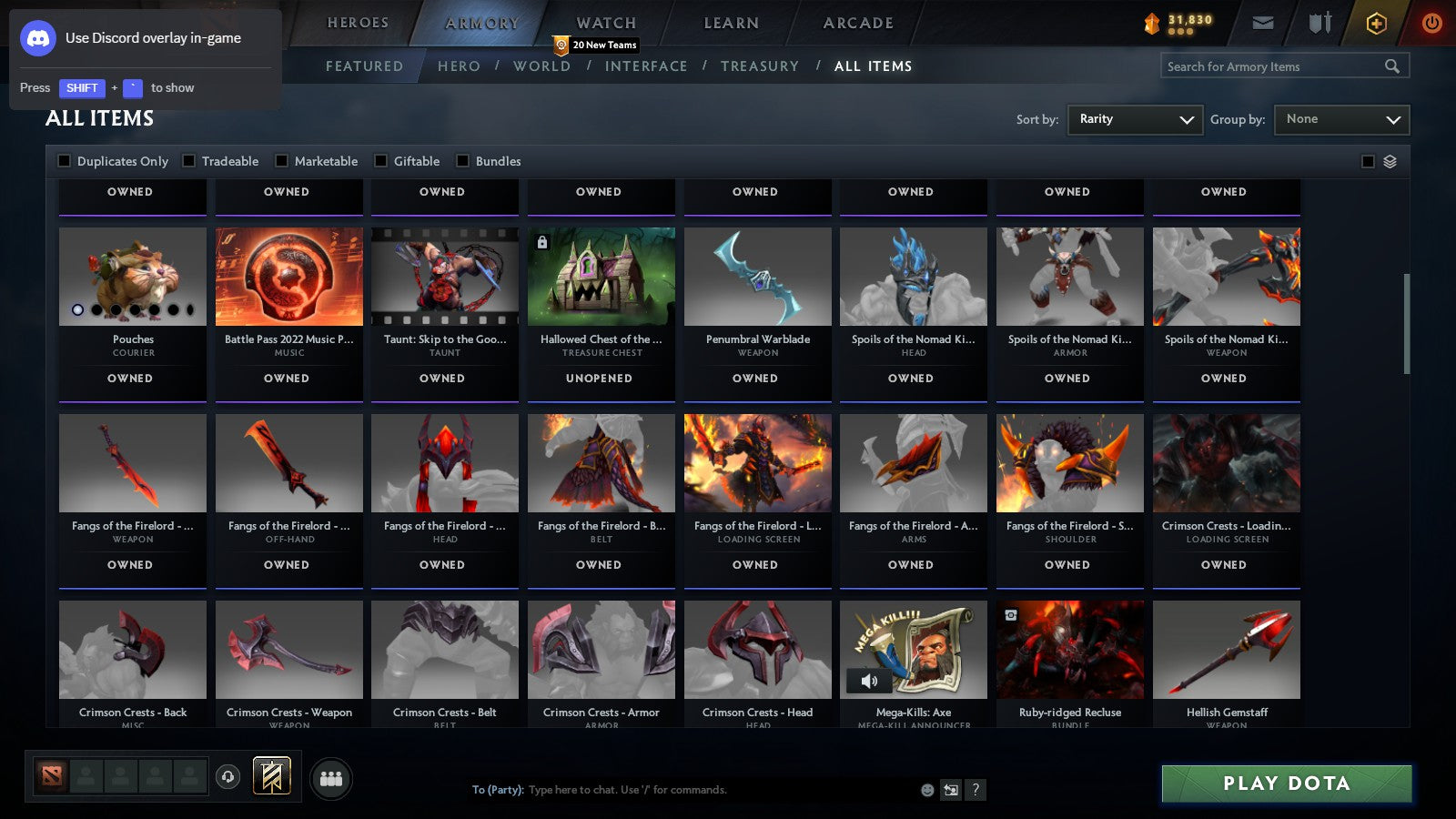Open the unopened Hallowed Chest item

(x=601, y=277)
